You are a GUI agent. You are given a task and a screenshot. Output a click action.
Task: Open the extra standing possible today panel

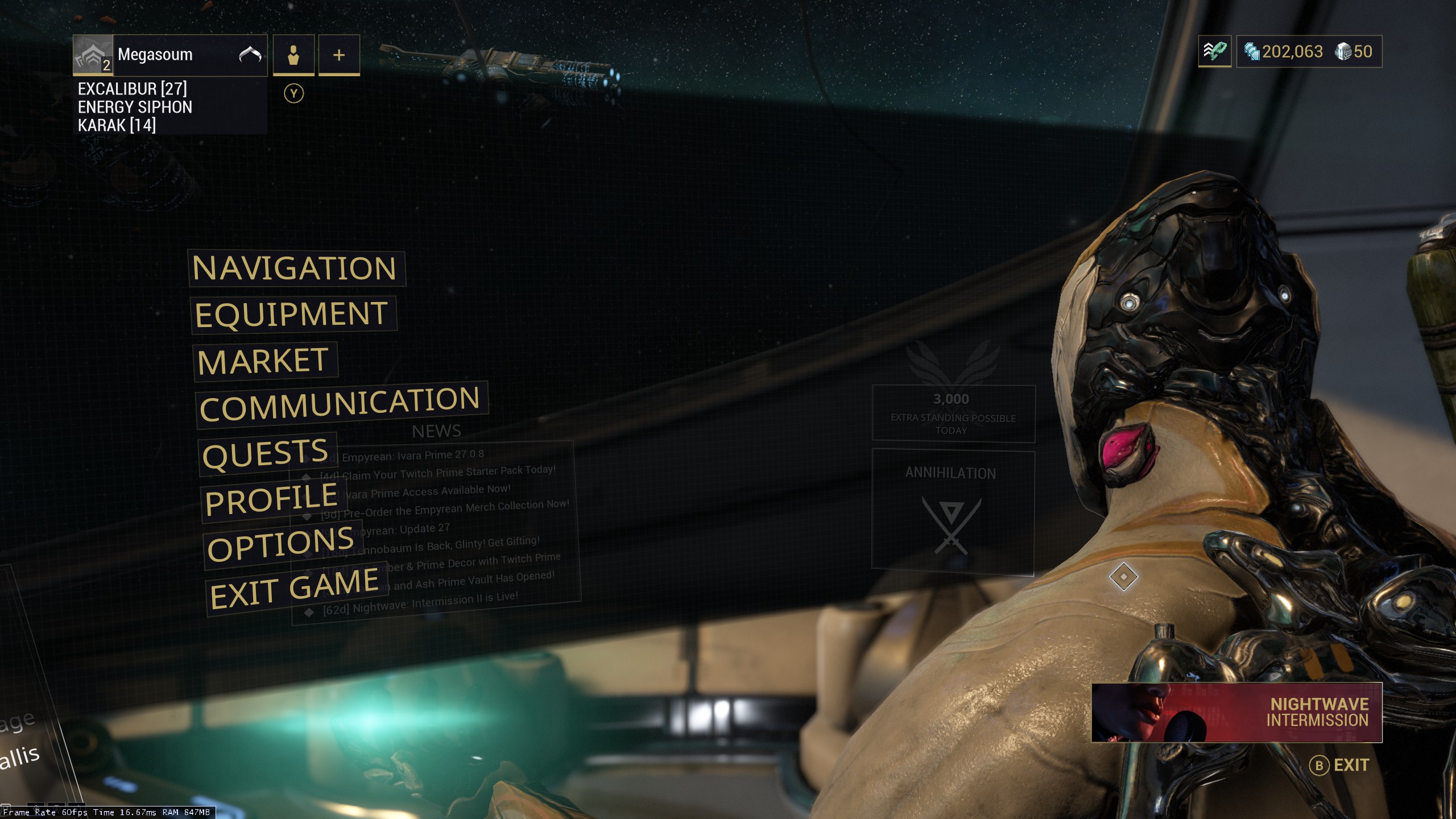(x=953, y=413)
